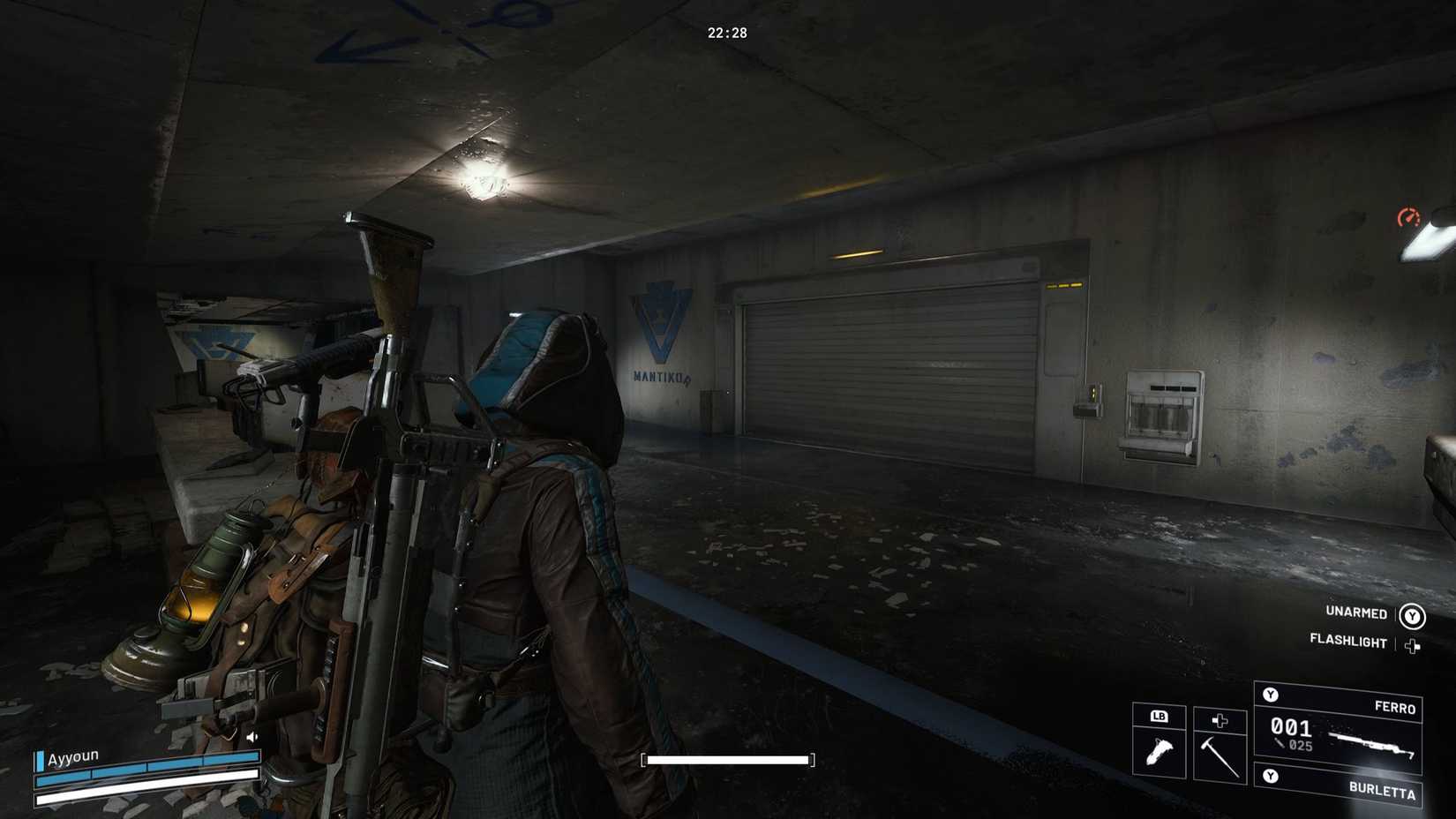Image resolution: width=1456 pixels, height=819 pixels.
Task: Toggle the FLASHLIGHT control
Action: click(1347, 643)
